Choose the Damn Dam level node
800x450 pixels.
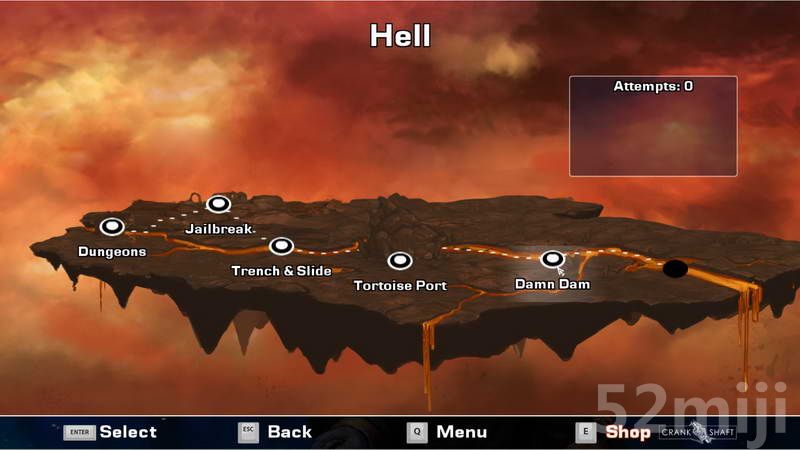click(x=552, y=259)
